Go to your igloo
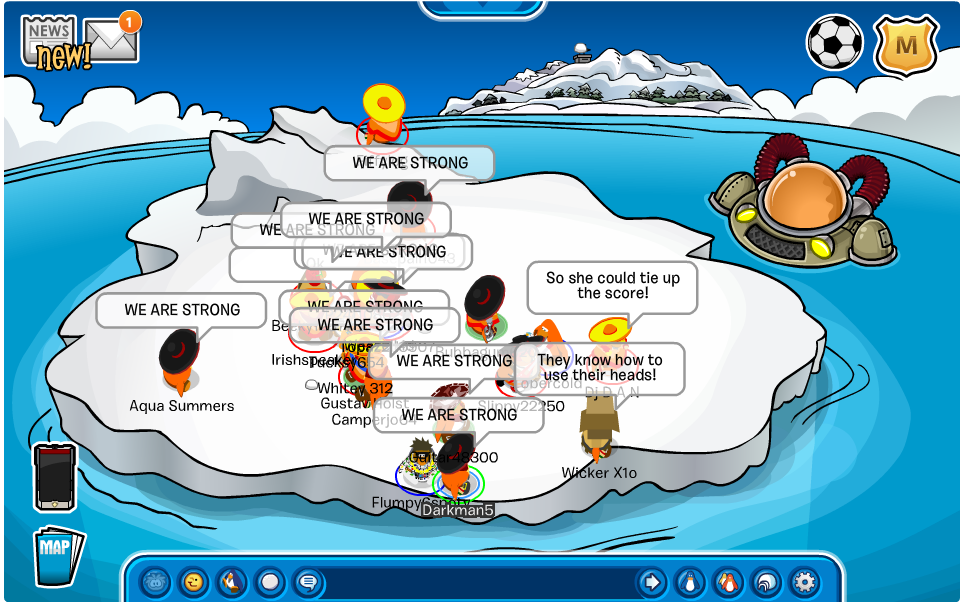The height and width of the screenshot is (602, 960). coord(765,581)
